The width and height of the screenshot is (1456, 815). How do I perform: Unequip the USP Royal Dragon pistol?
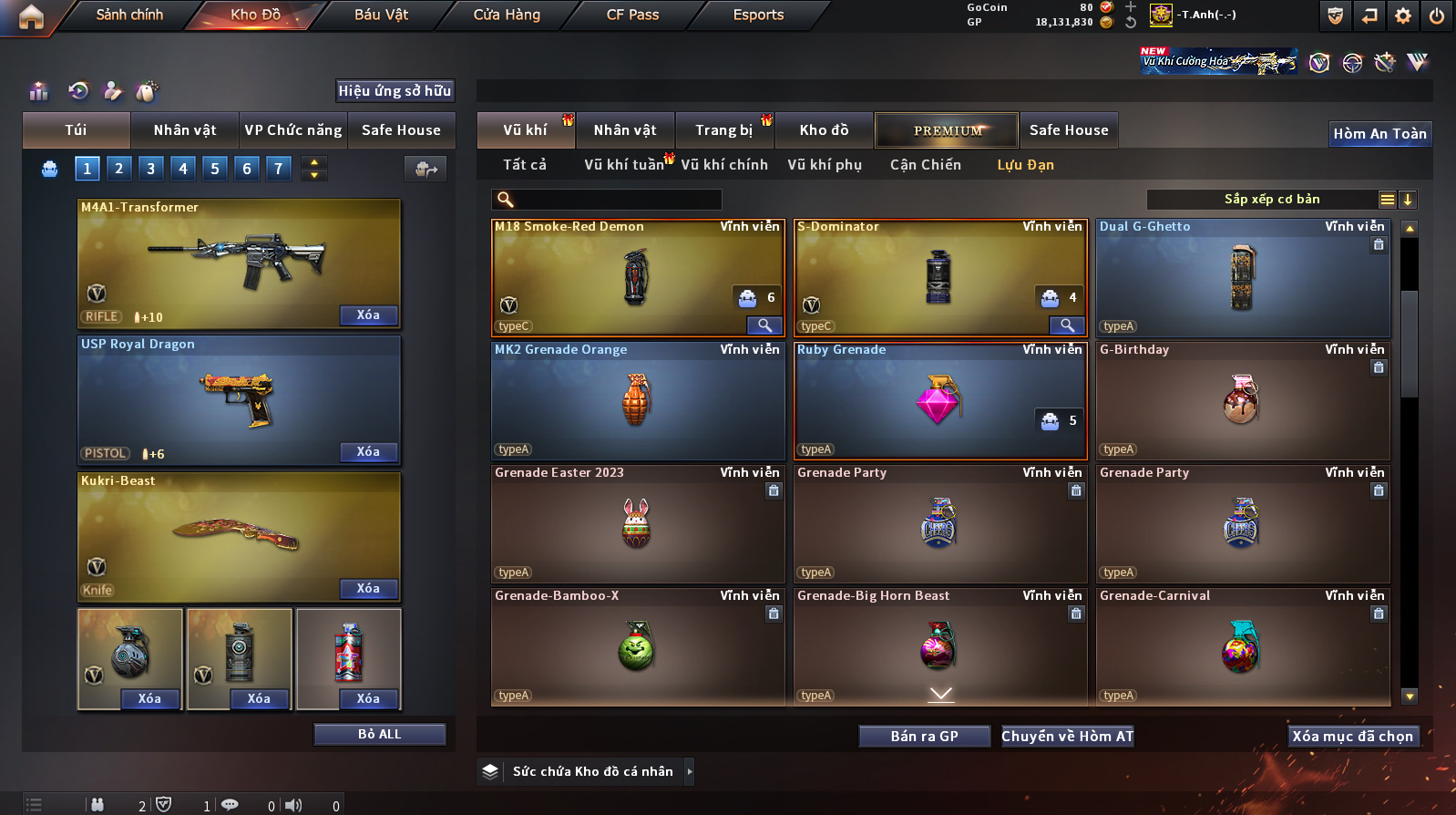(x=368, y=452)
